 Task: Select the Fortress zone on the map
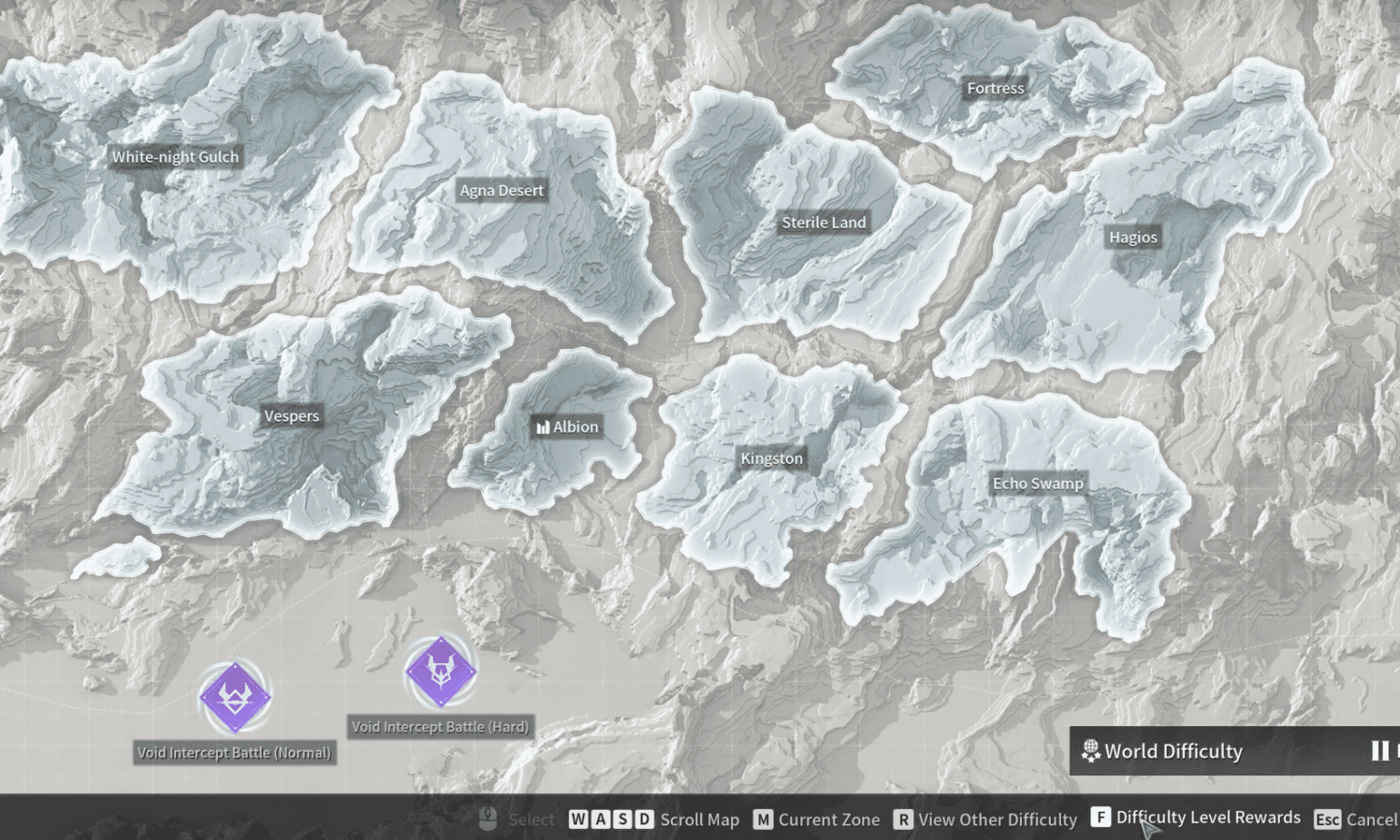994,87
